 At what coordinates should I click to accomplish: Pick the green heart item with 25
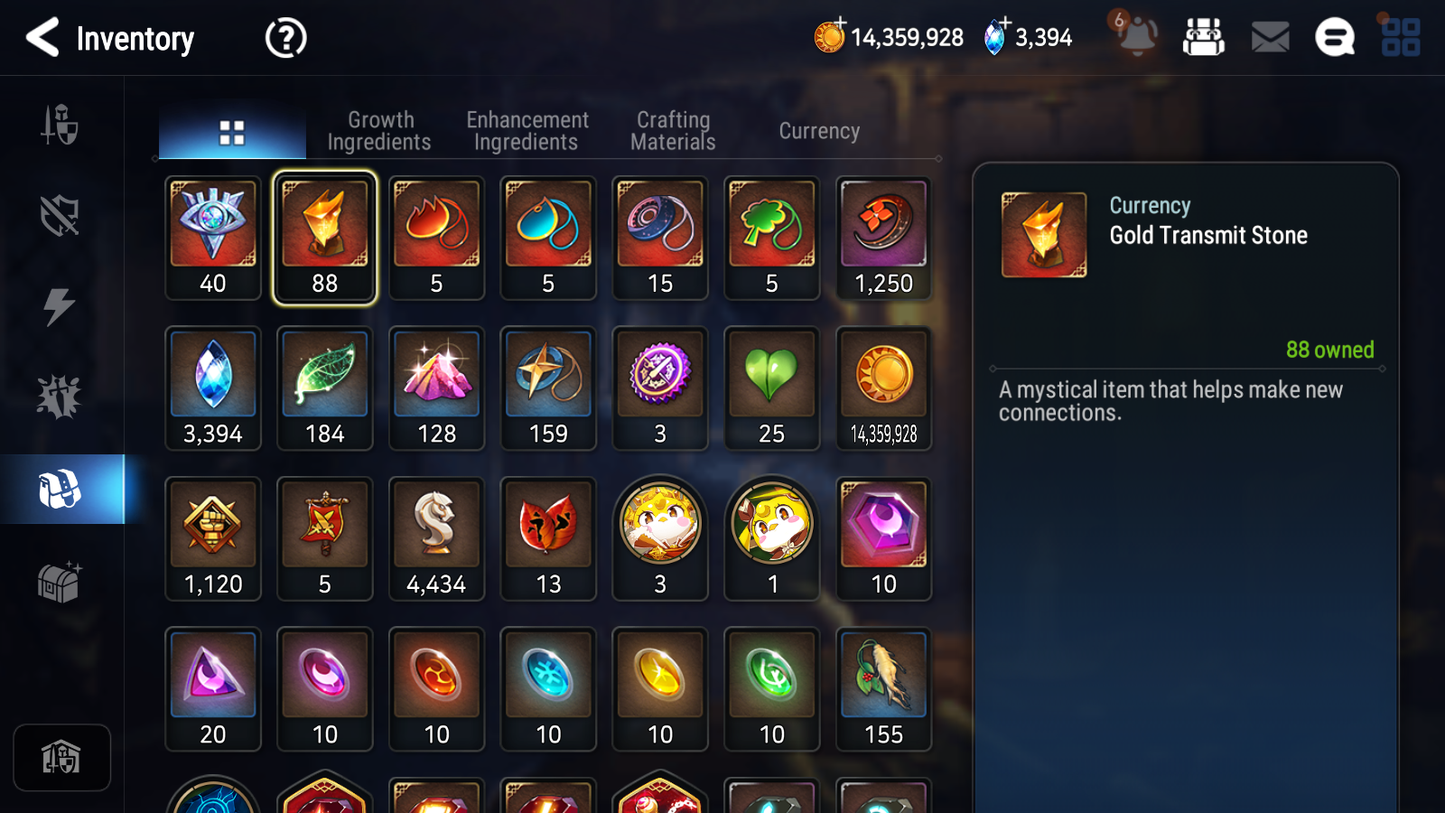pos(771,388)
